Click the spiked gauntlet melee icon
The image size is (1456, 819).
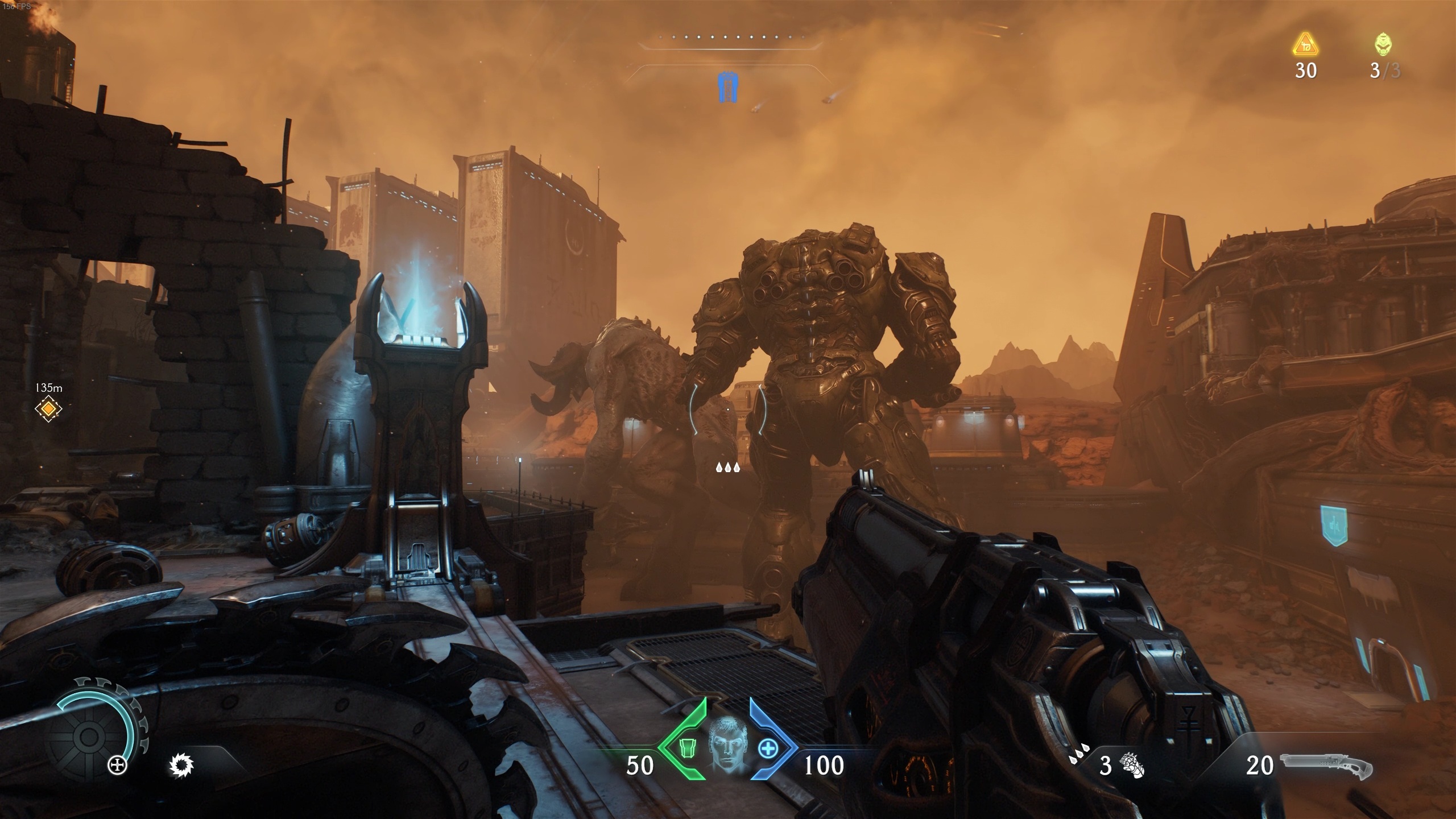coord(1132,765)
